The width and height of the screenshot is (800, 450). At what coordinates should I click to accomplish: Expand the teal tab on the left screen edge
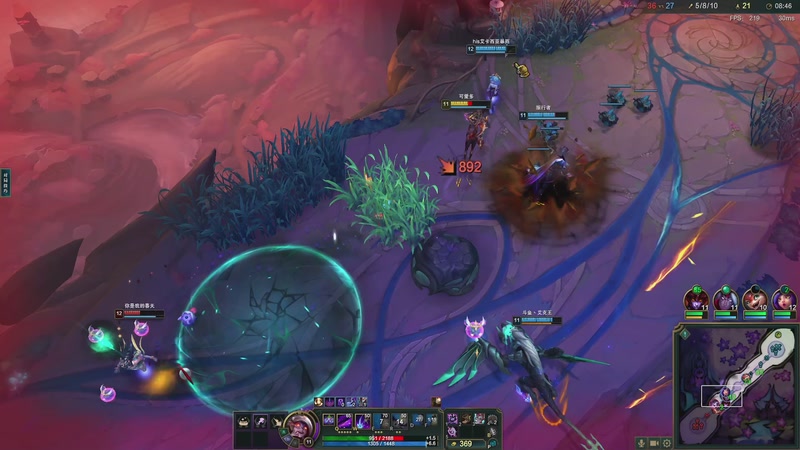(x=5, y=182)
